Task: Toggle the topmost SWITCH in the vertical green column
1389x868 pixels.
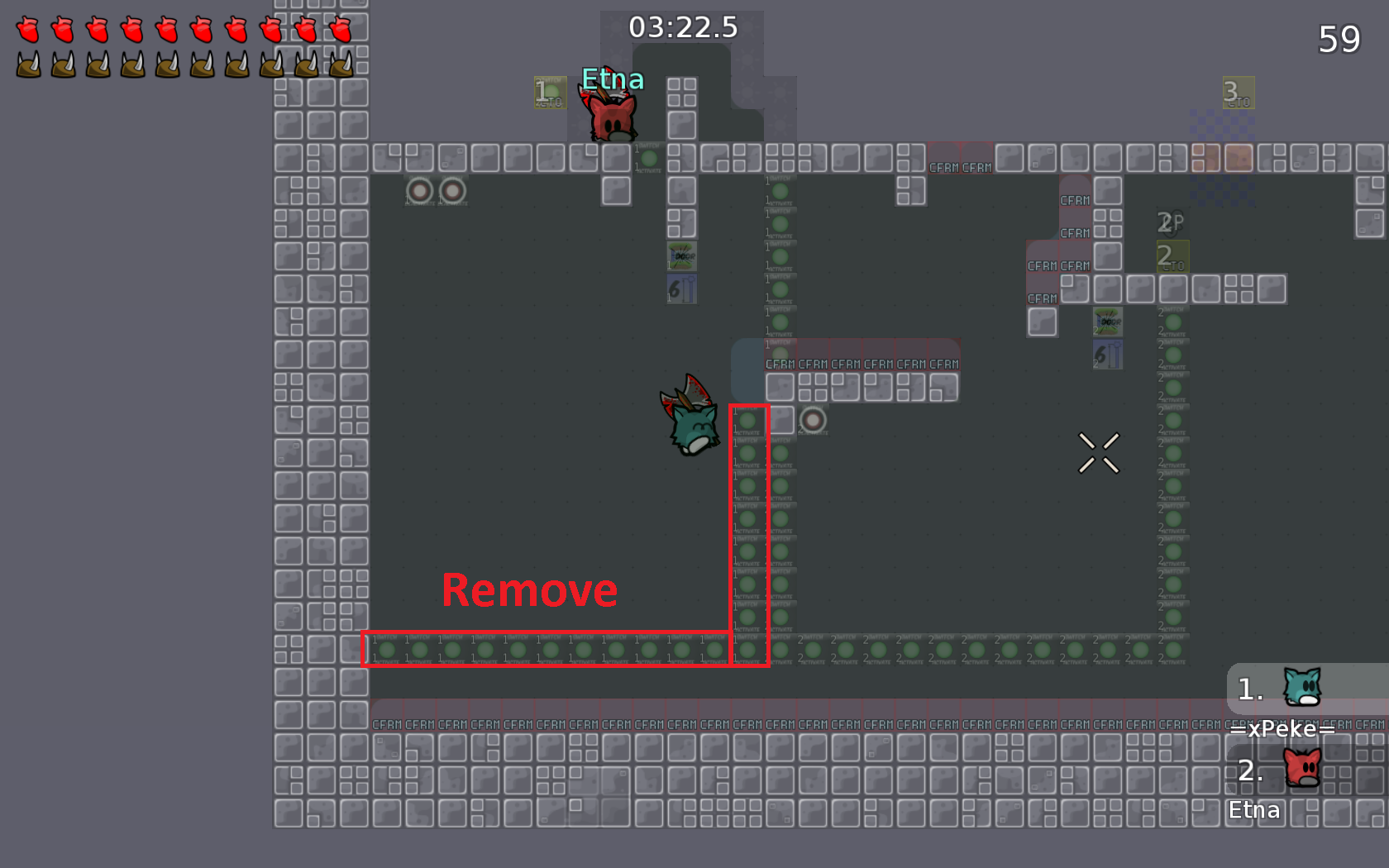Action: 779,190
